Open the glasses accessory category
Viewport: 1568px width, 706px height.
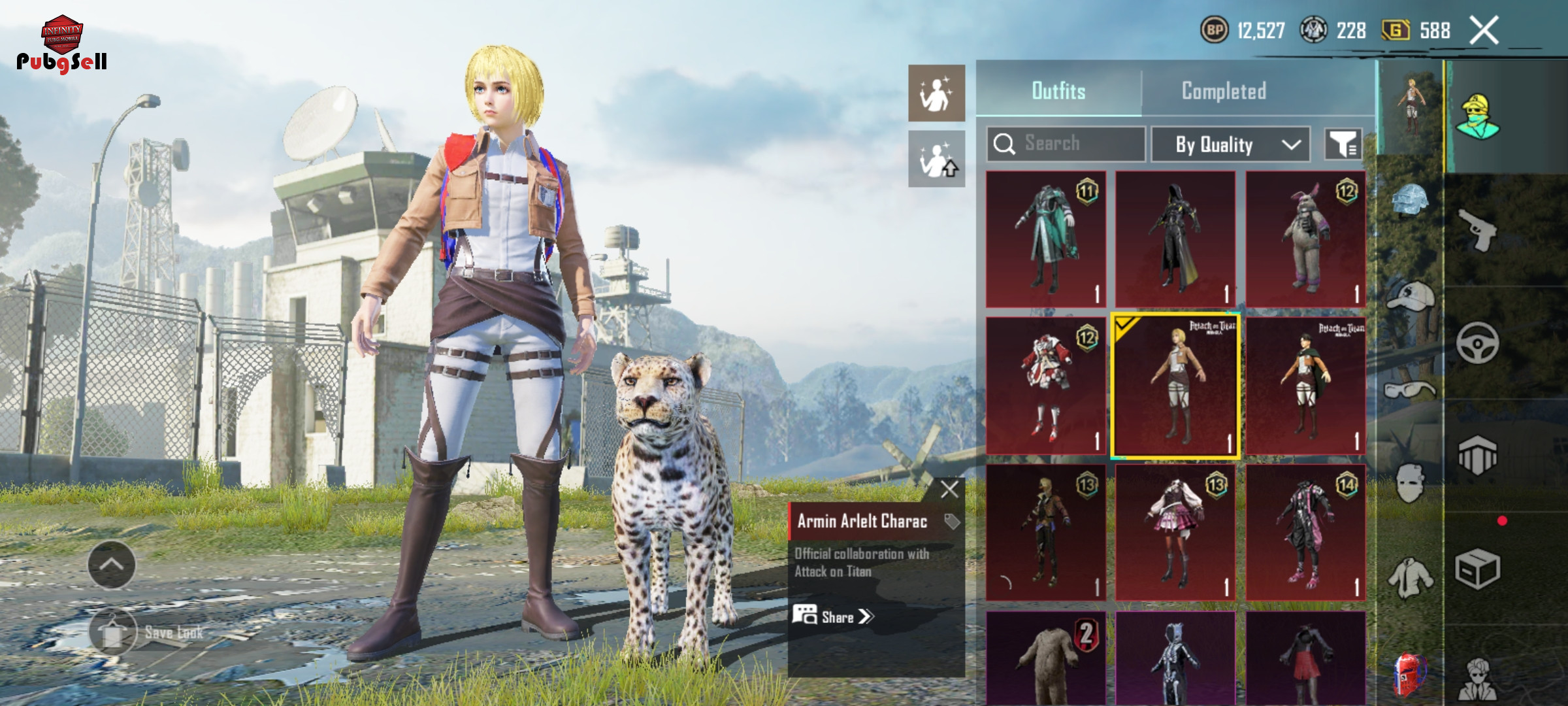[x=1409, y=390]
